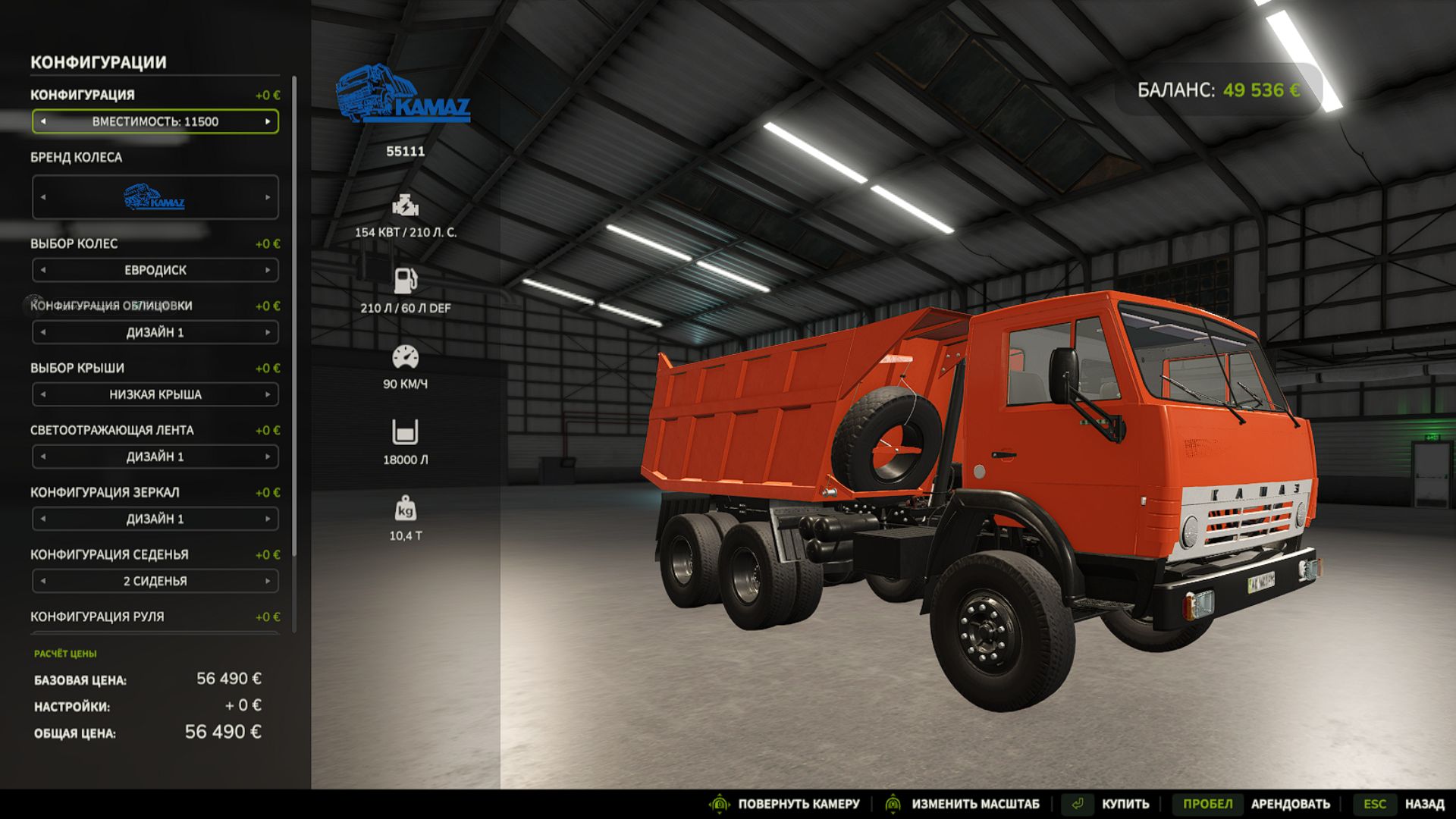
Task: Click the left arrow beside ЕВРОДИСК
Action: (43, 270)
